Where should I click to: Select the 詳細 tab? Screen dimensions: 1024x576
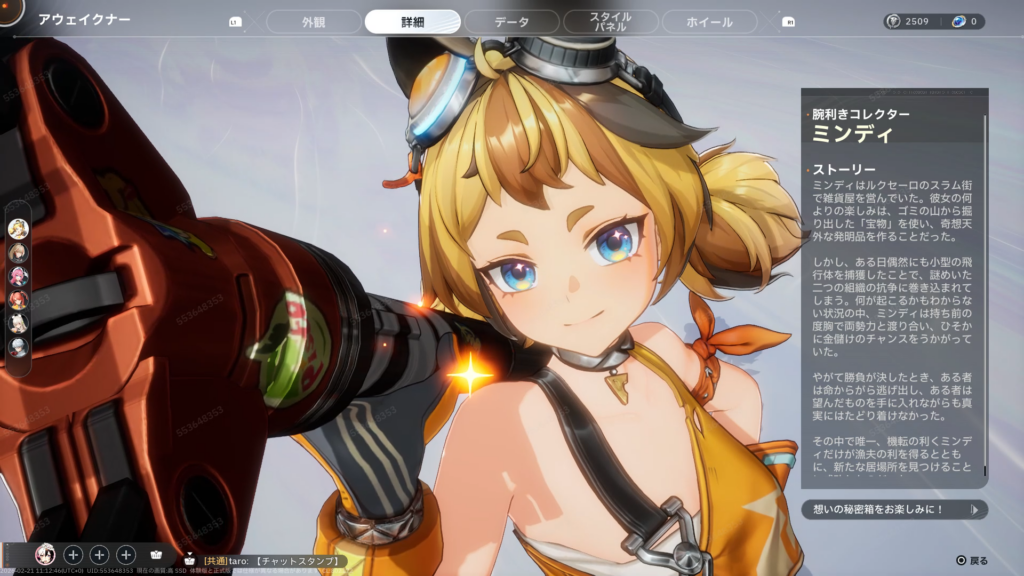click(412, 22)
